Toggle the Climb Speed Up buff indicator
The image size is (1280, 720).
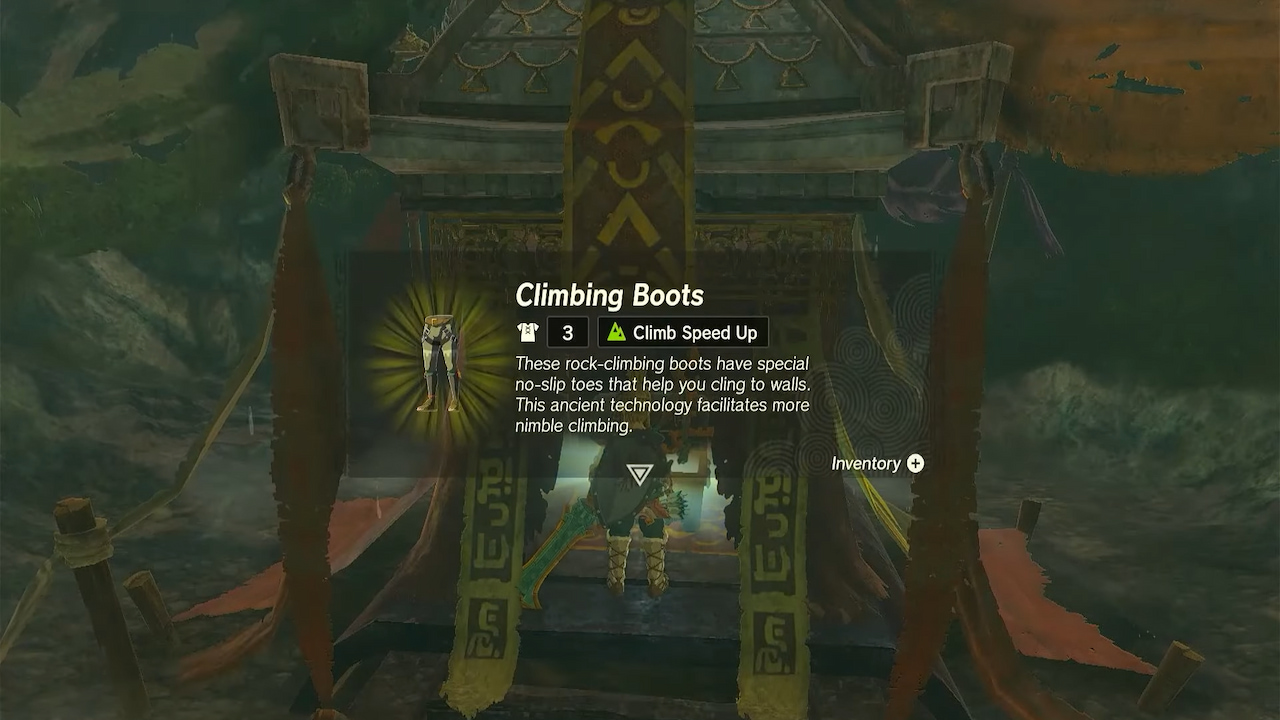[x=682, y=332]
